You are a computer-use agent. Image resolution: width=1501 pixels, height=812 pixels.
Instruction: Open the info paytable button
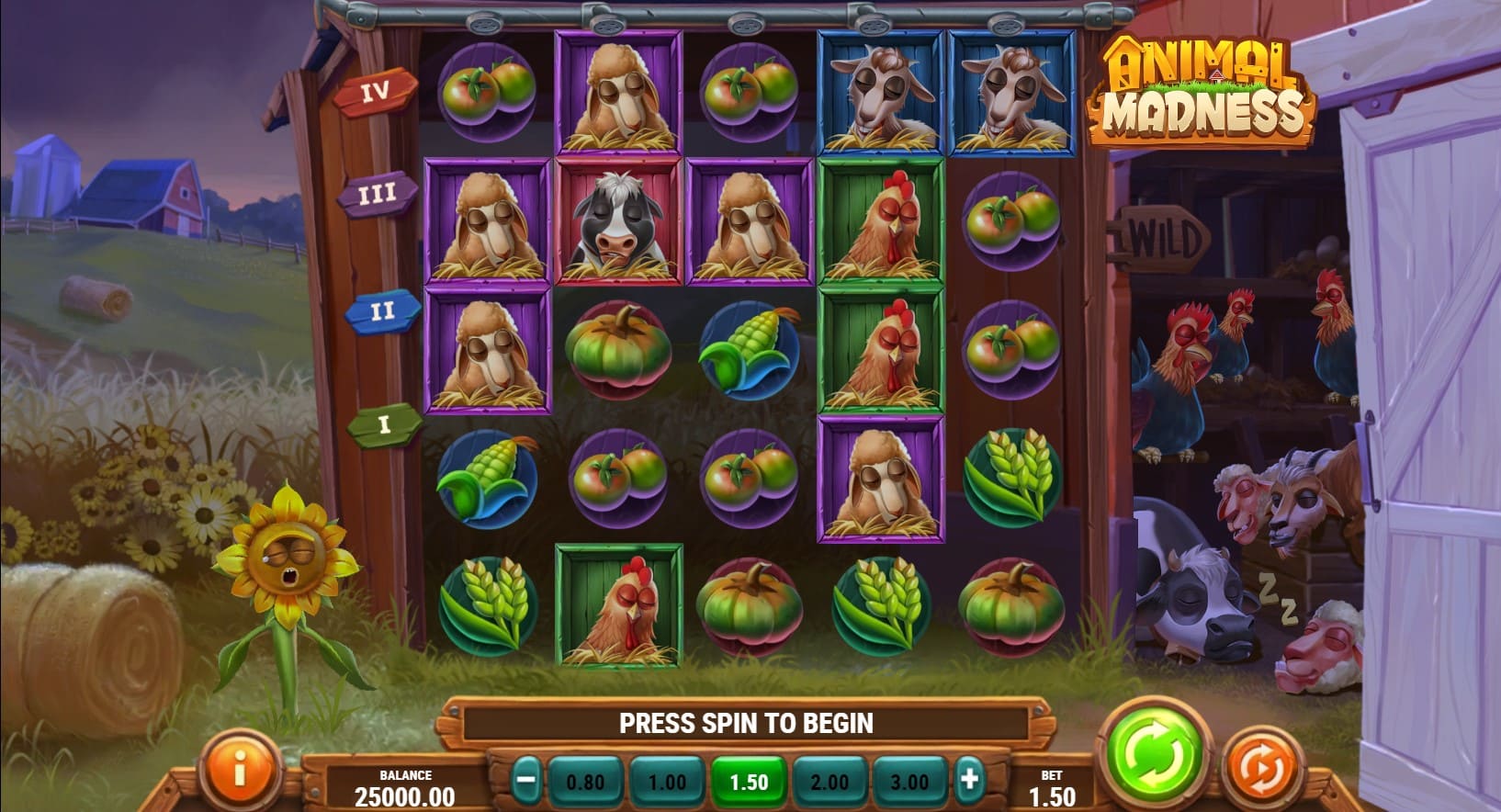[x=239, y=770]
